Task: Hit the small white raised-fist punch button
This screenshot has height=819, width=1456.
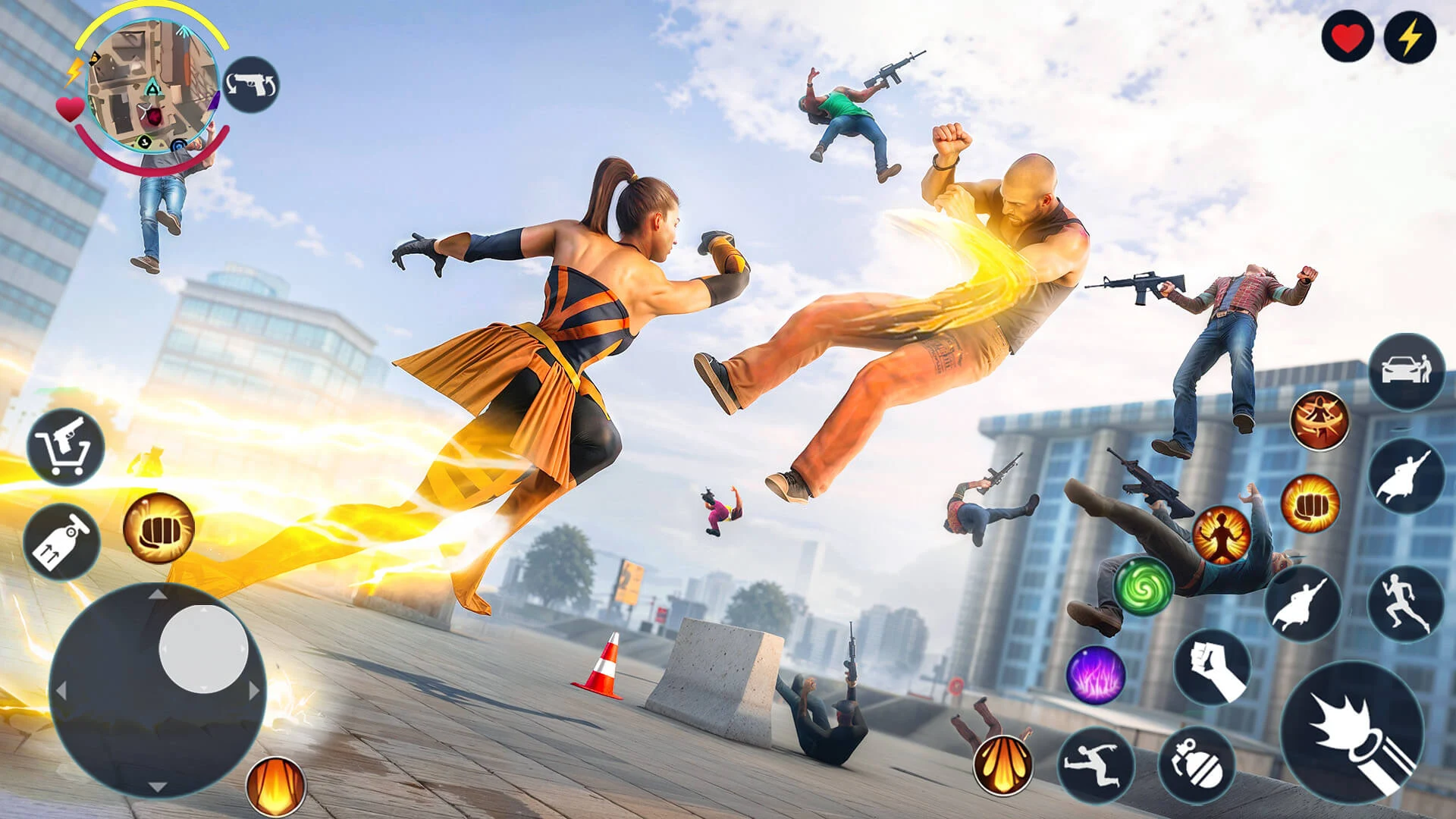Action: pyautogui.click(x=1212, y=667)
